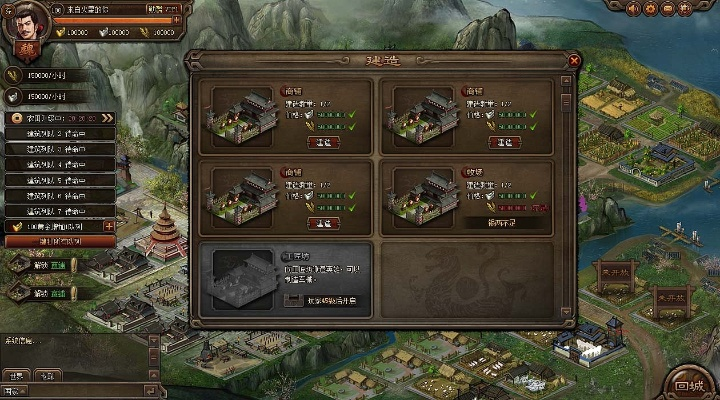Select the 牧场 ranch building card

469,197
